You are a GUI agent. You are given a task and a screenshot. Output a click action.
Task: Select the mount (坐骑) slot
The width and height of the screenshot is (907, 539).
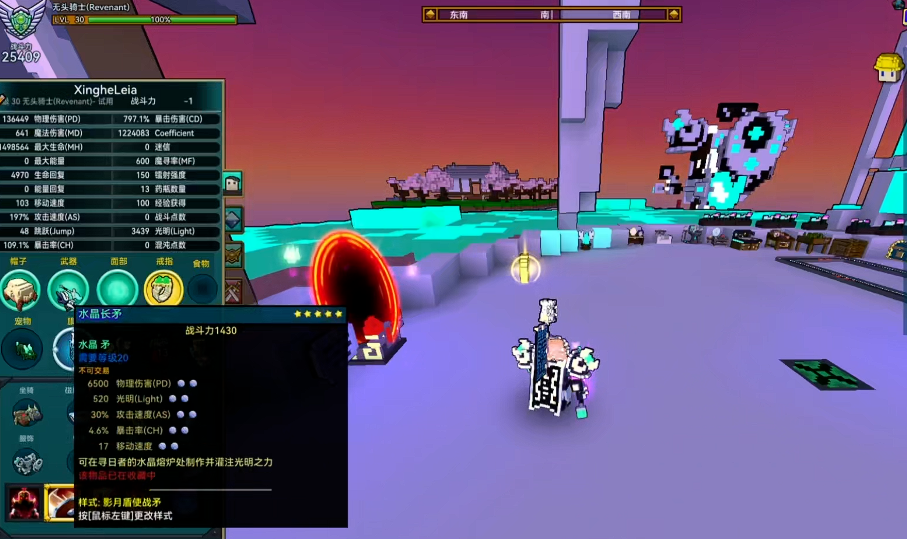click(26, 413)
